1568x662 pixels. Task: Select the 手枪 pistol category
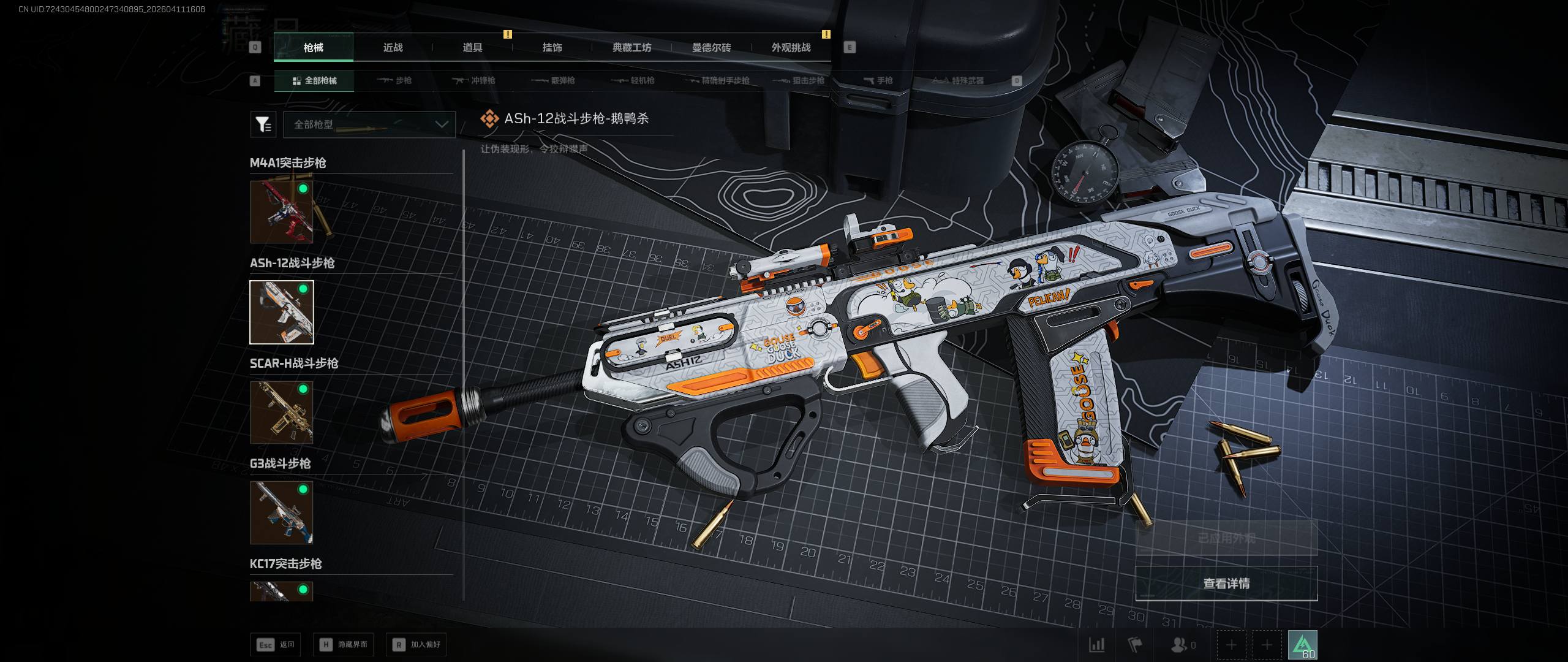[x=878, y=80]
